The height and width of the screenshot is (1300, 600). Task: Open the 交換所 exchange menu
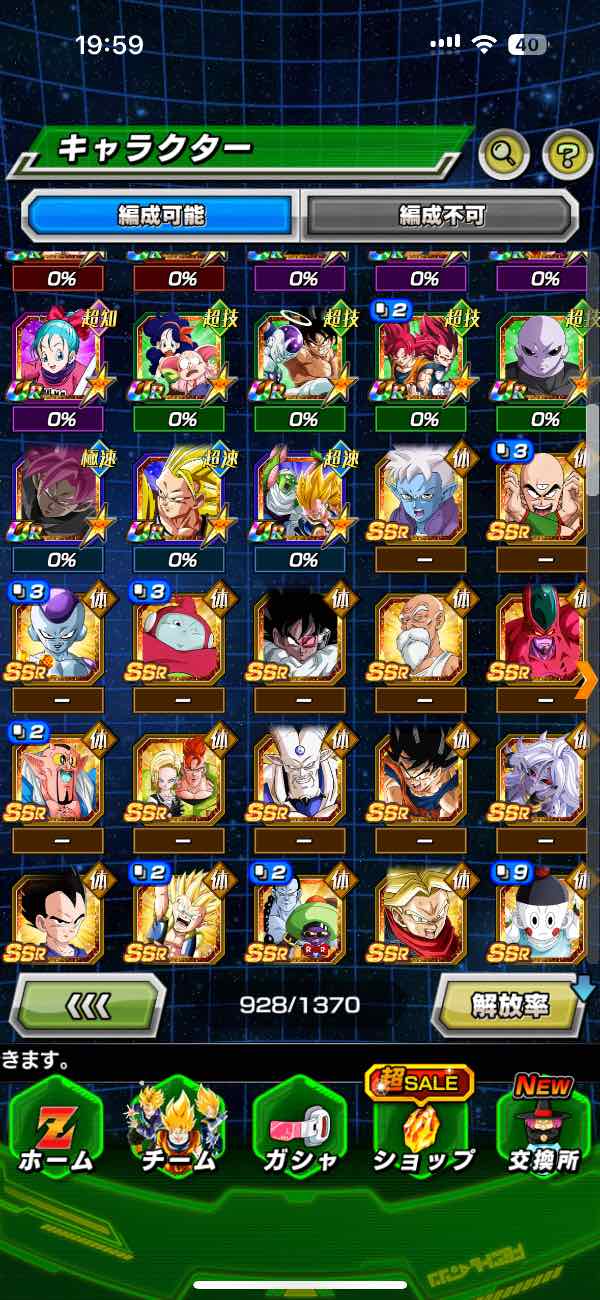543,1130
